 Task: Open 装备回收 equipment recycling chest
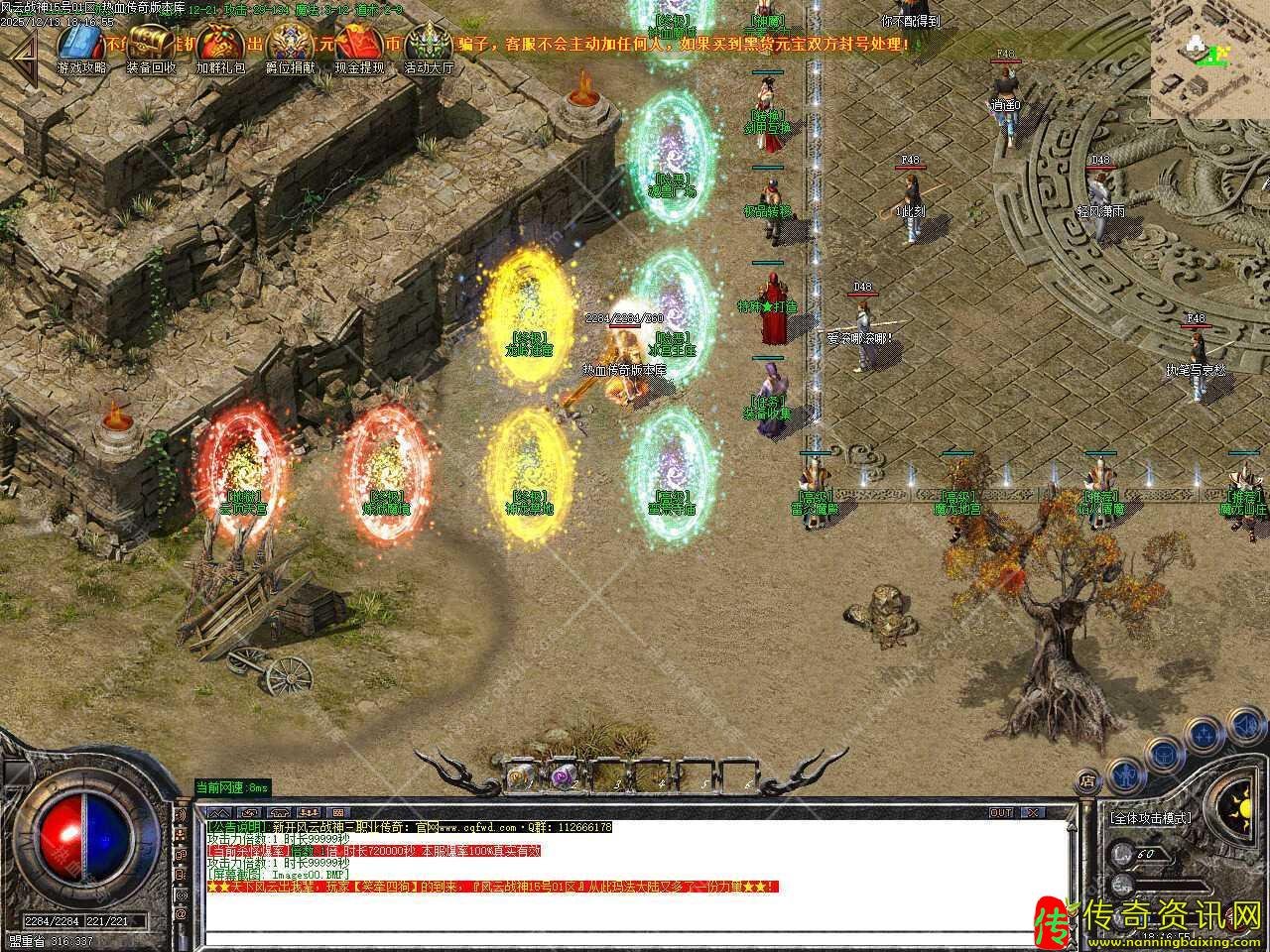click(151, 45)
